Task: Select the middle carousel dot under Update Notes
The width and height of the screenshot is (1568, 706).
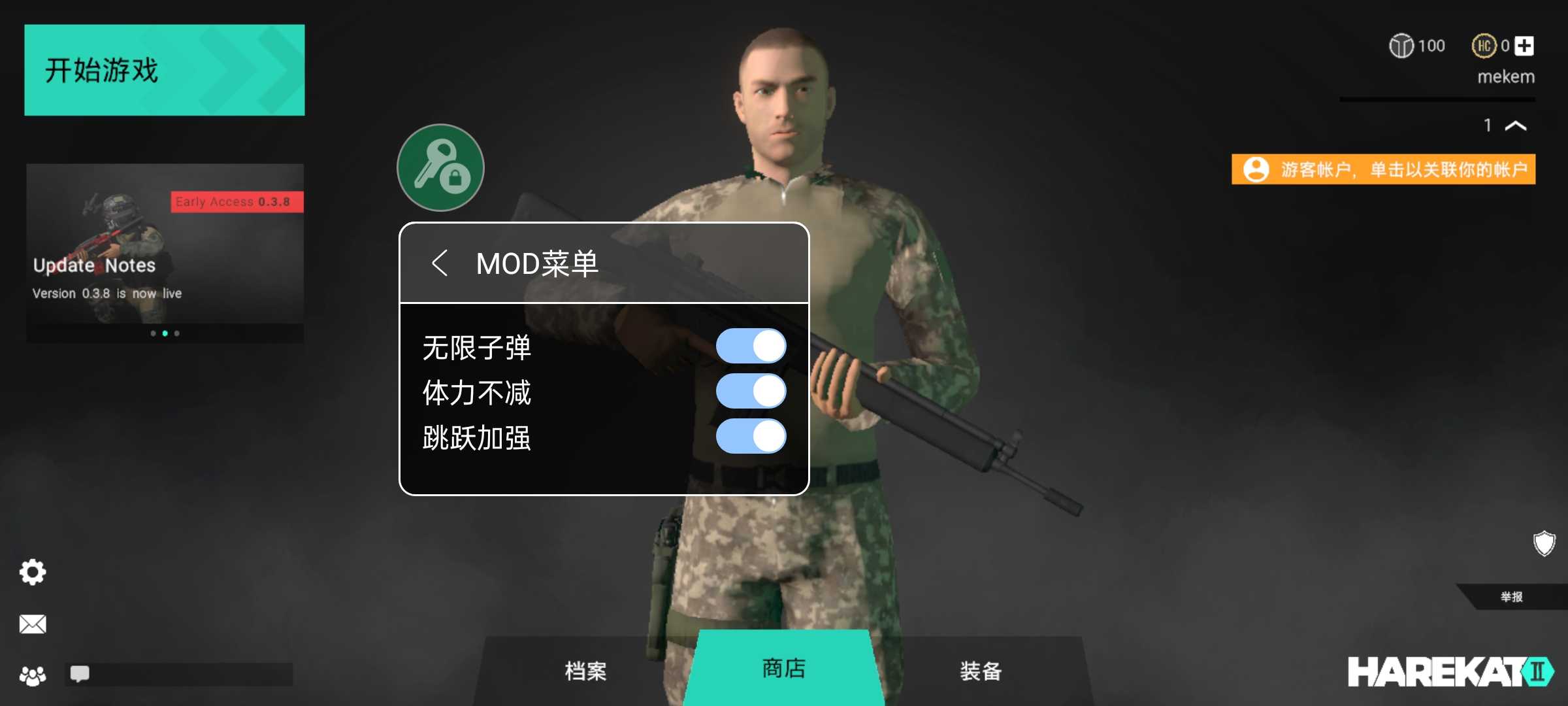Action: (165, 334)
